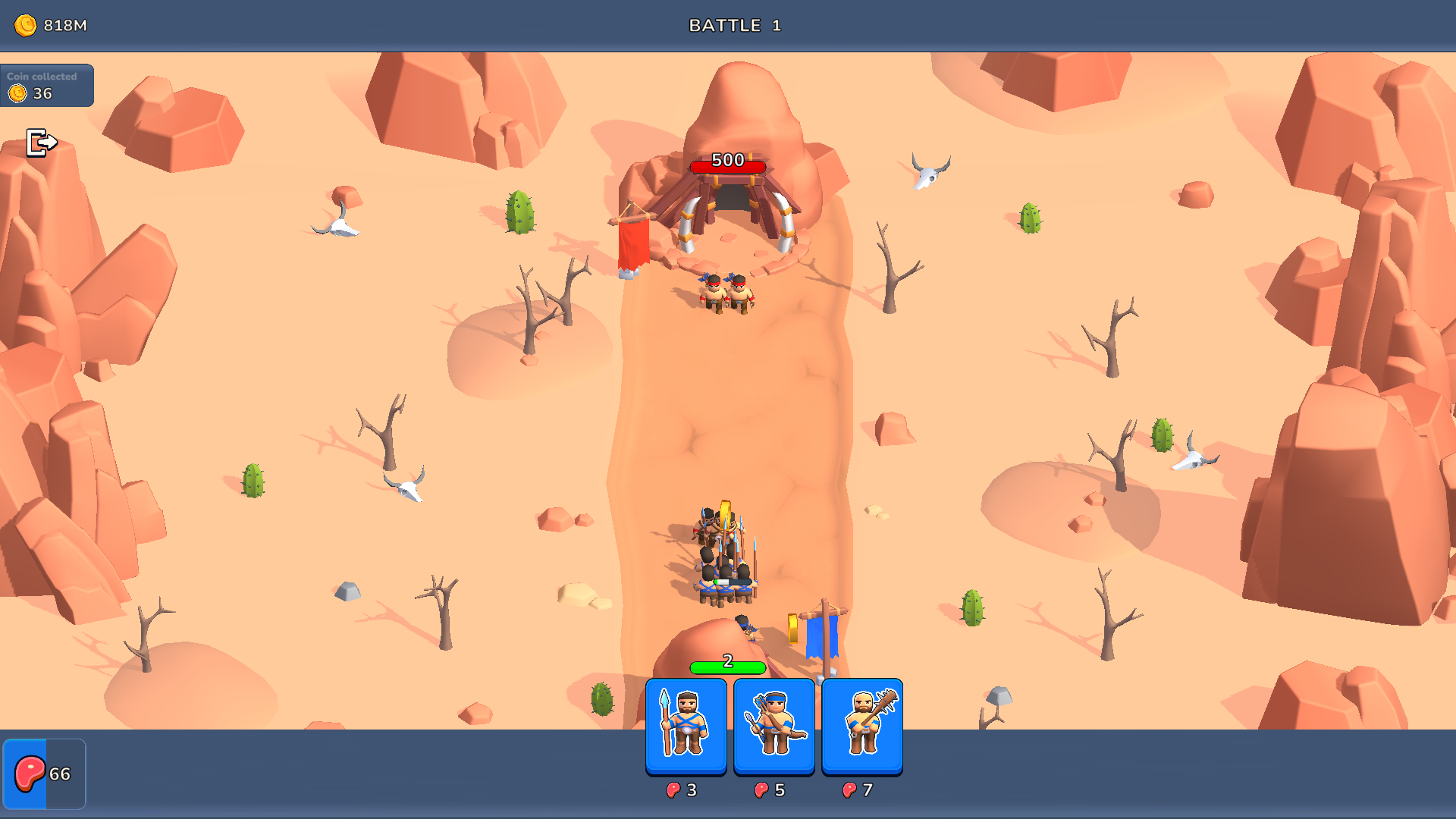Click the gold coin icon showing 818M
This screenshot has width=1456, height=819.
click(x=27, y=25)
